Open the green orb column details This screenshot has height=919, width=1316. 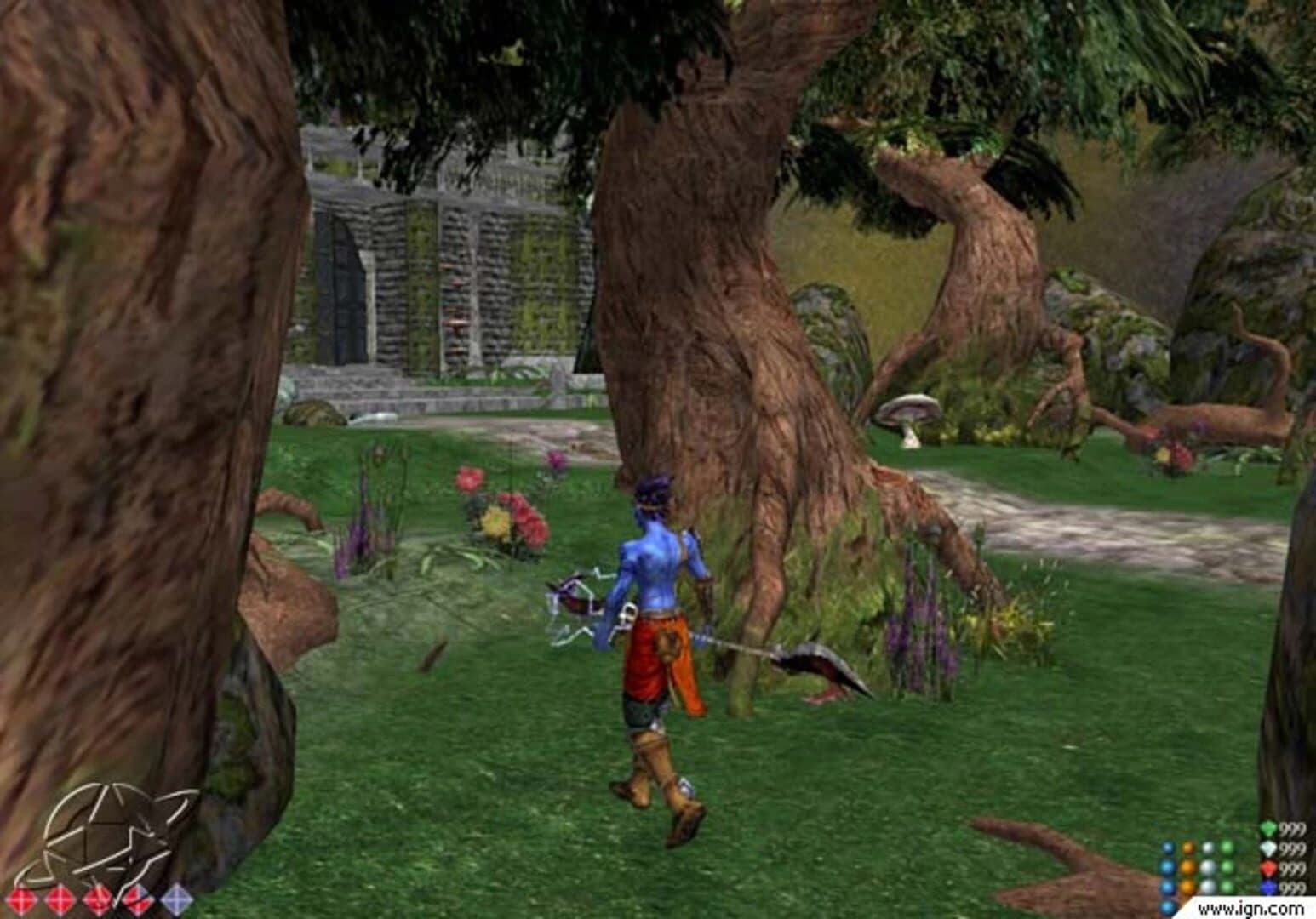(1227, 868)
